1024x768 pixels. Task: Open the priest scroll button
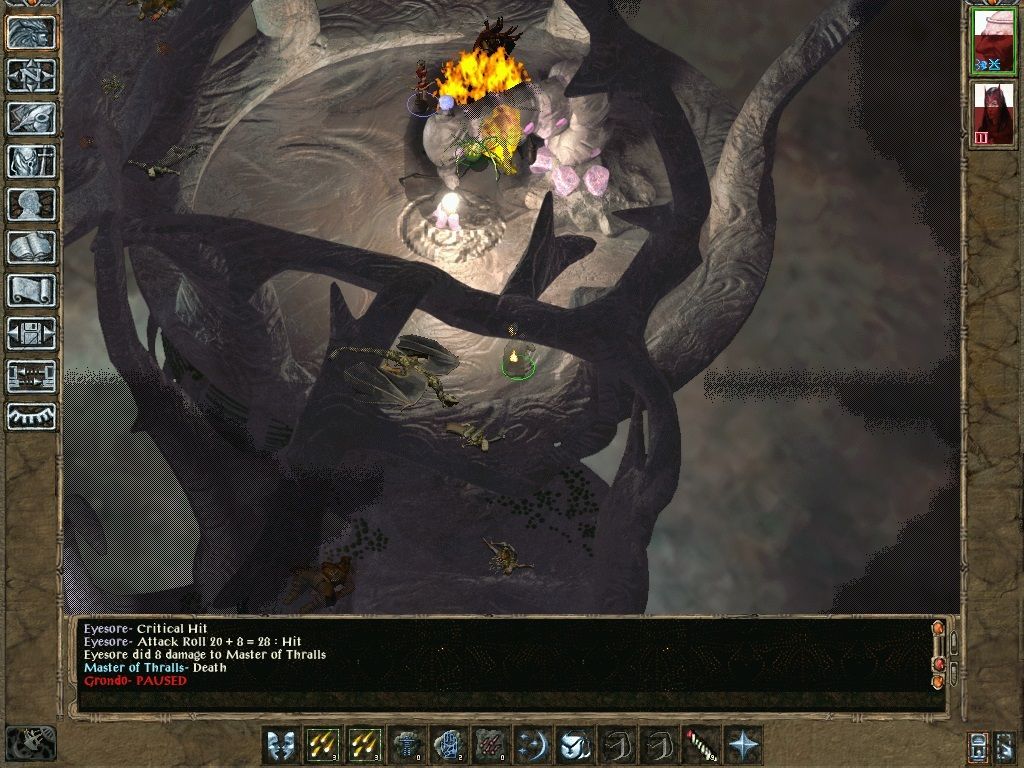31,290
